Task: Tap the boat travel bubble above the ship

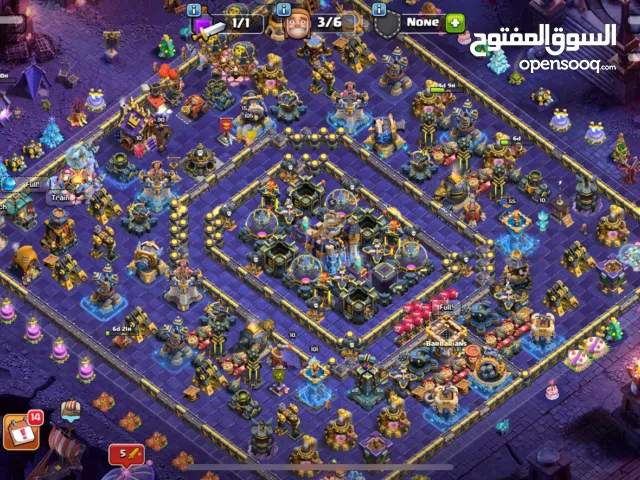Action: 71,410
